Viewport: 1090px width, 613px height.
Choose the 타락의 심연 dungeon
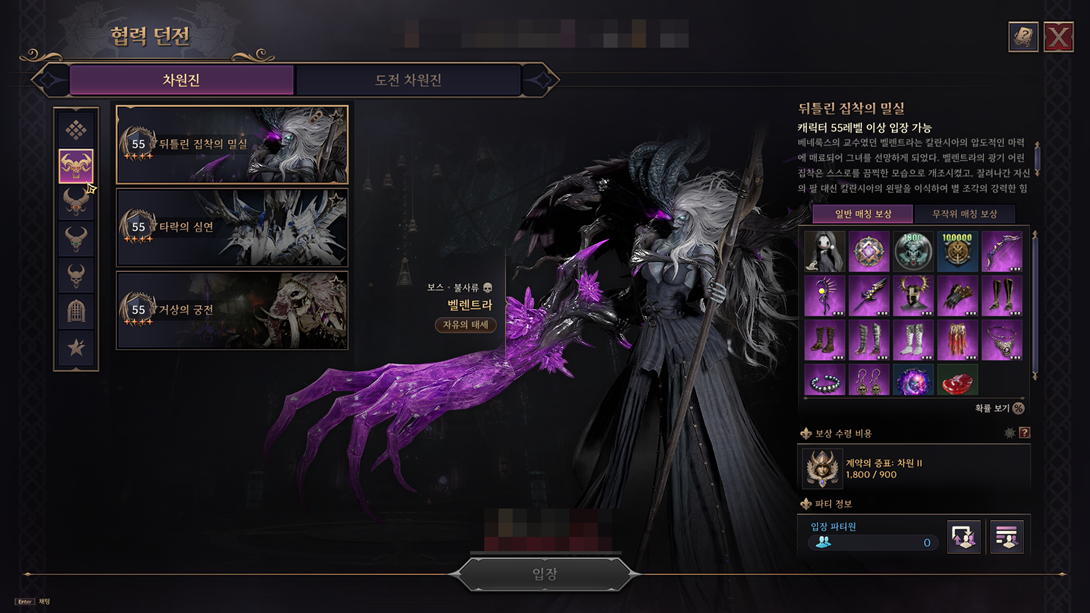click(x=232, y=228)
